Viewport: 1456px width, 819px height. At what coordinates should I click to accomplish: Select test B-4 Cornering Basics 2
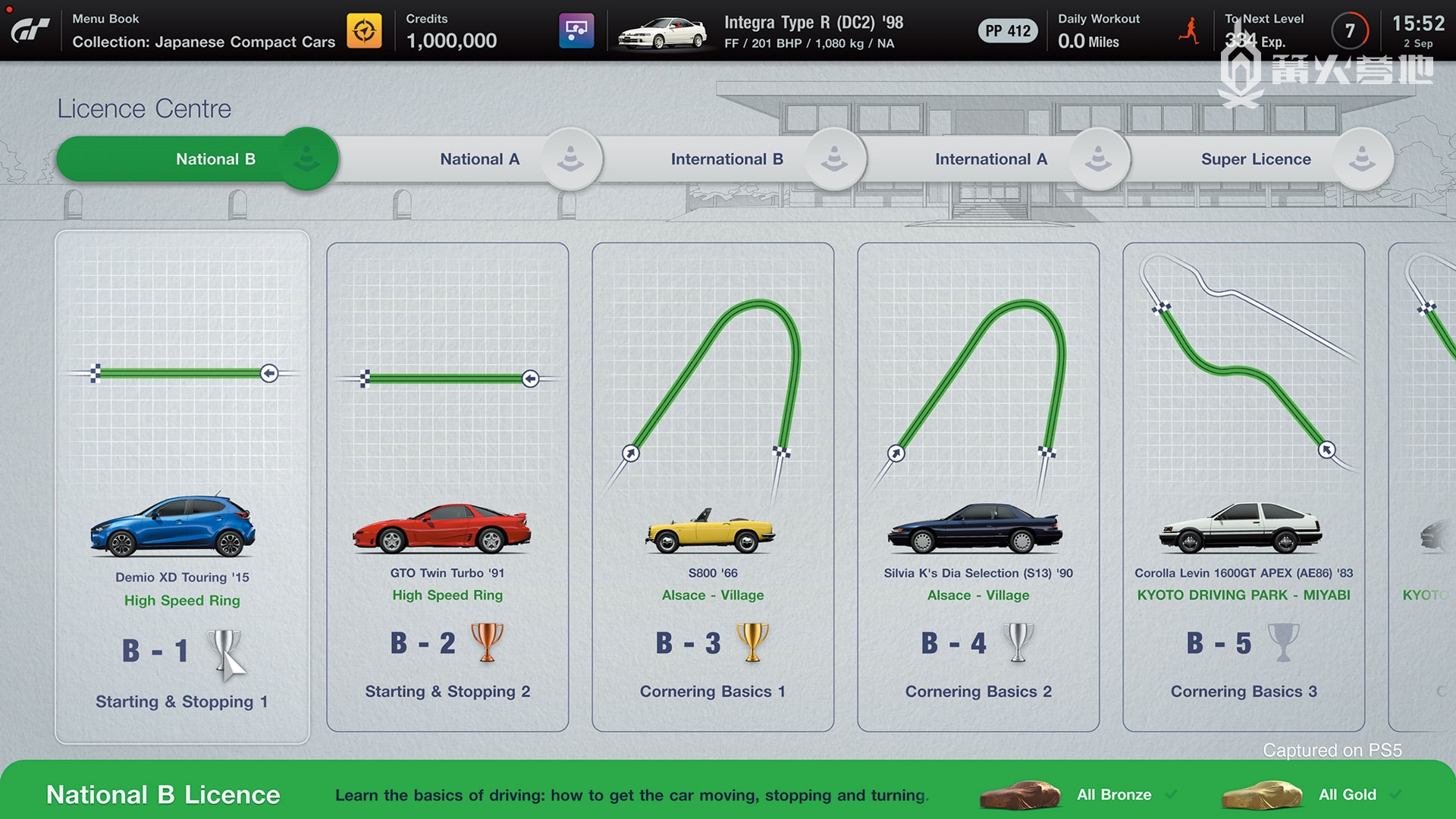[x=978, y=487]
